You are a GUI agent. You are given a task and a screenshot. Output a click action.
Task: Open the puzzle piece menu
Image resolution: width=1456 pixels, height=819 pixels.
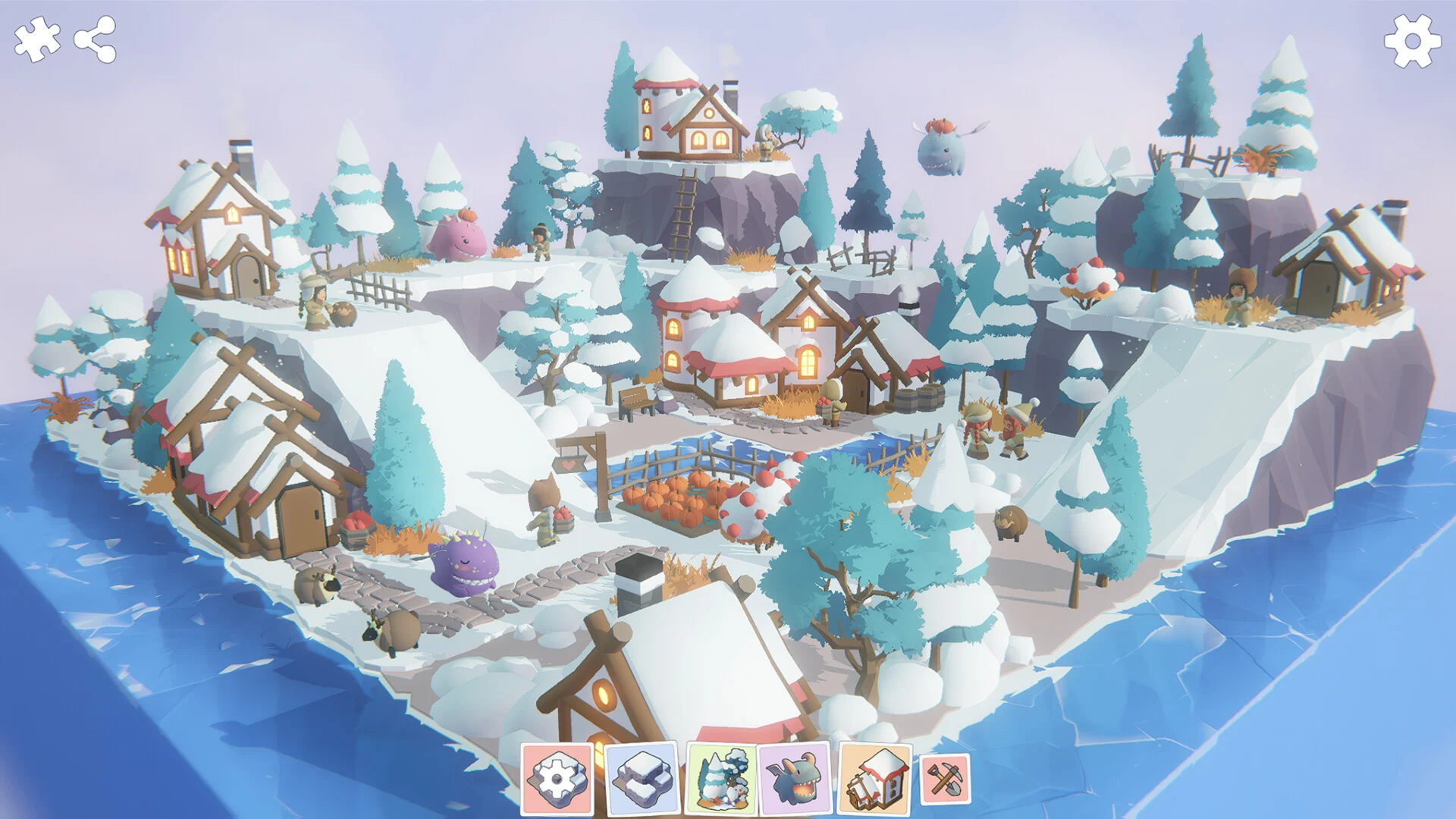coord(36,39)
